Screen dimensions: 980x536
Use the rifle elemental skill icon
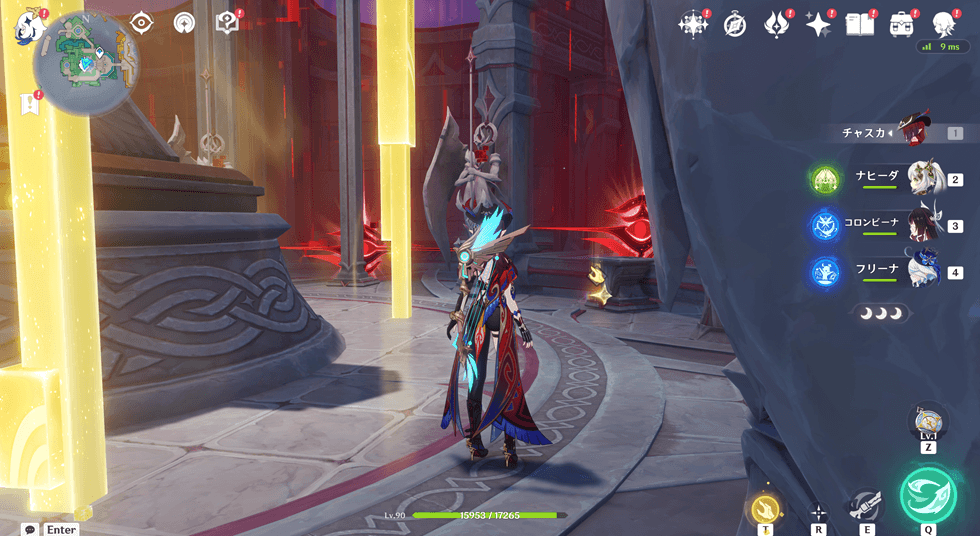point(865,506)
